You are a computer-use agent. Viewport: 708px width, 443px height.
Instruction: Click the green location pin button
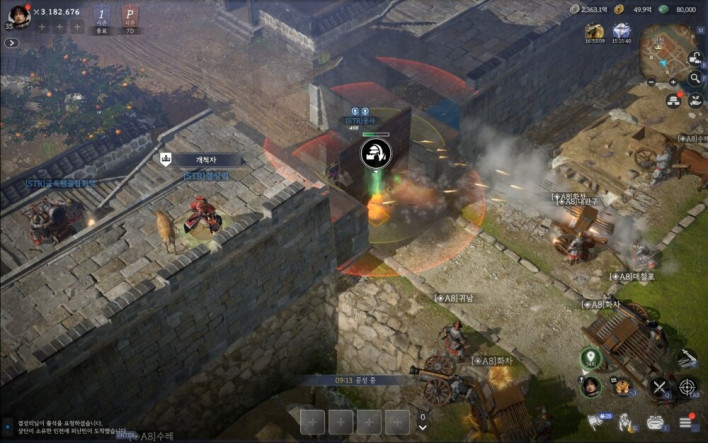[x=590, y=357]
